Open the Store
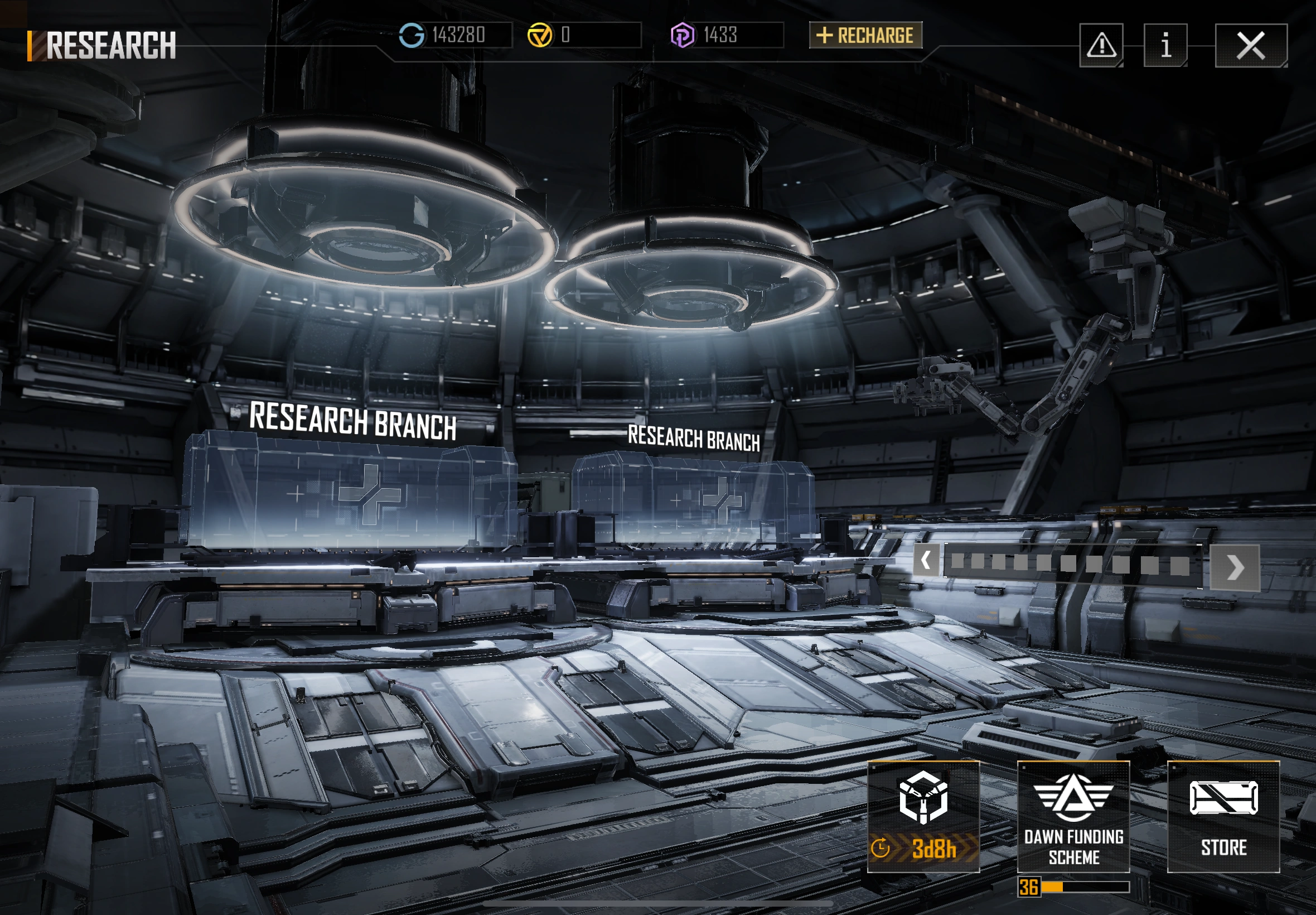The width and height of the screenshot is (1316, 915). (1223, 816)
